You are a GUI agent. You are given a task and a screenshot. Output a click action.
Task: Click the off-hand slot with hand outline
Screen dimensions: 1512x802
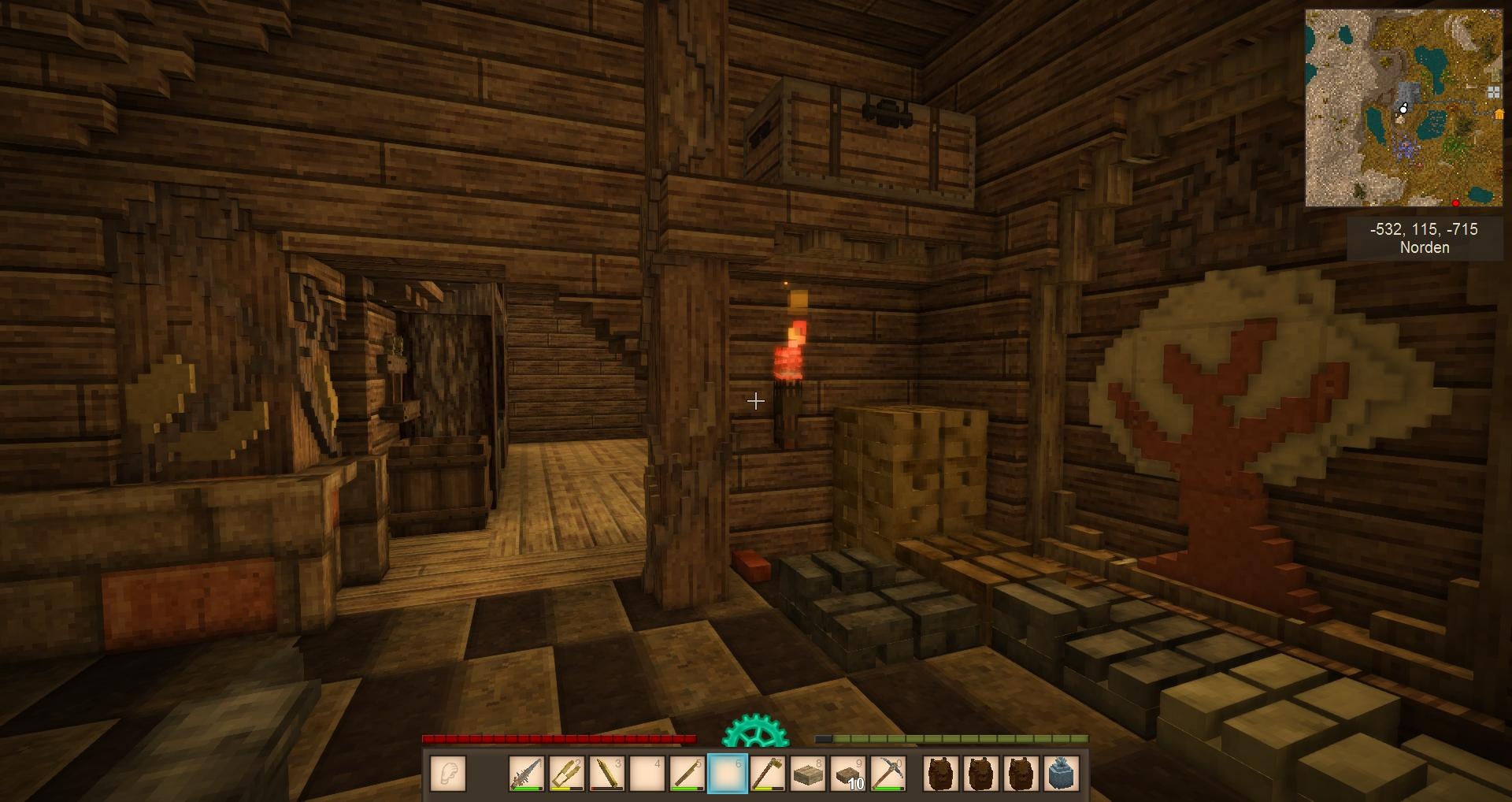(x=448, y=773)
